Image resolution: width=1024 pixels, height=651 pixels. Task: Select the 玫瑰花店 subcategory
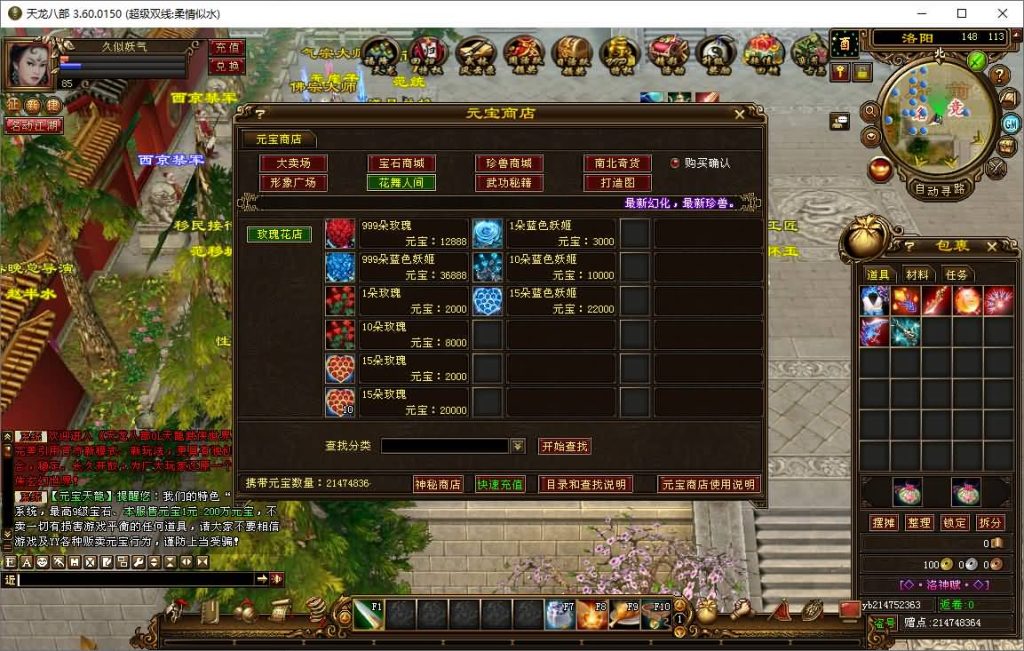tap(280, 235)
